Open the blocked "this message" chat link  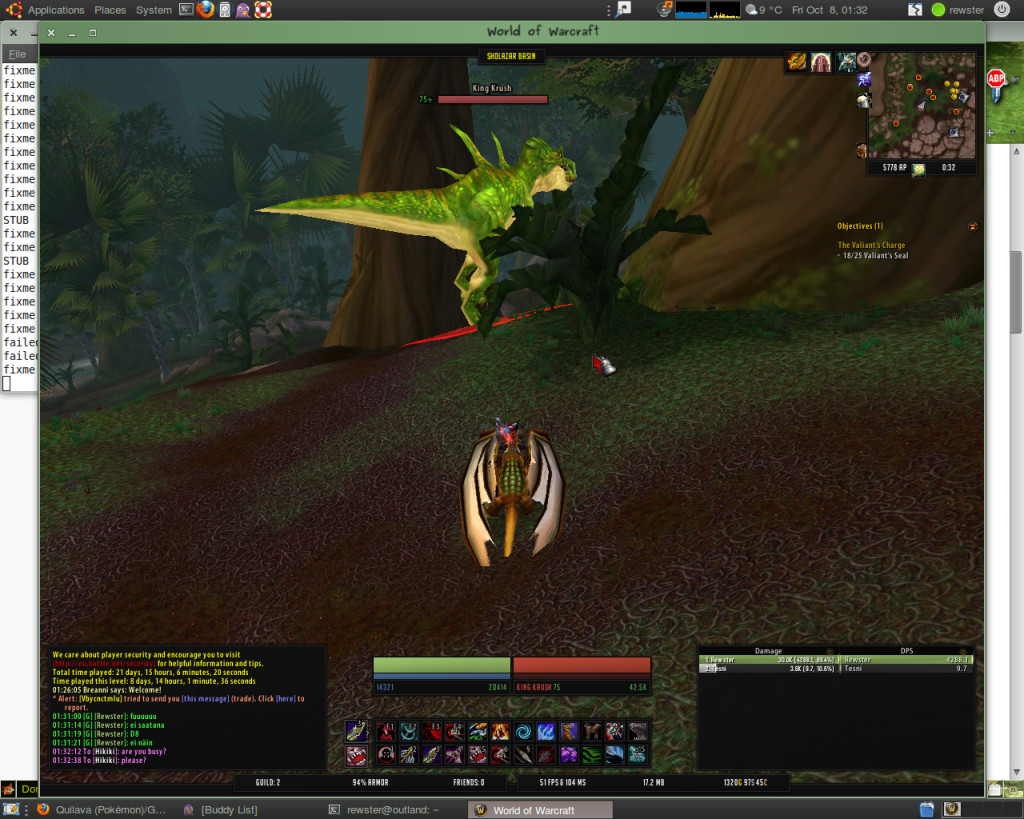point(203,699)
